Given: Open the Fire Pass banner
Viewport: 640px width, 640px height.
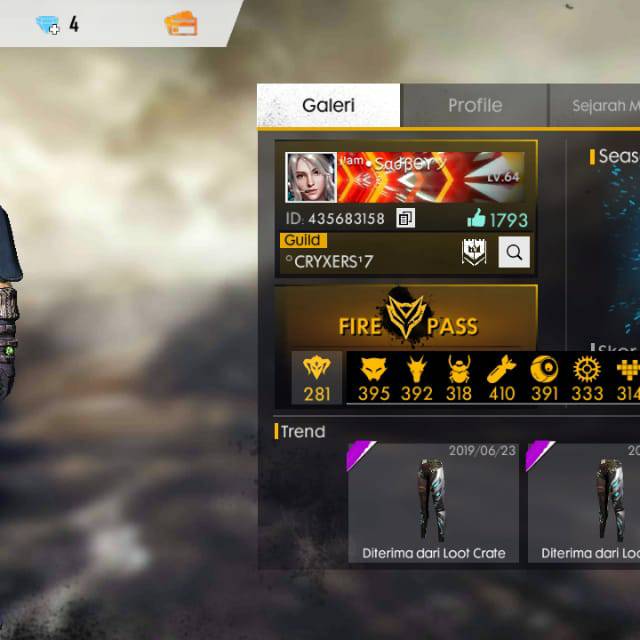Looking at the screenshot, I should (x=405, y=316).
